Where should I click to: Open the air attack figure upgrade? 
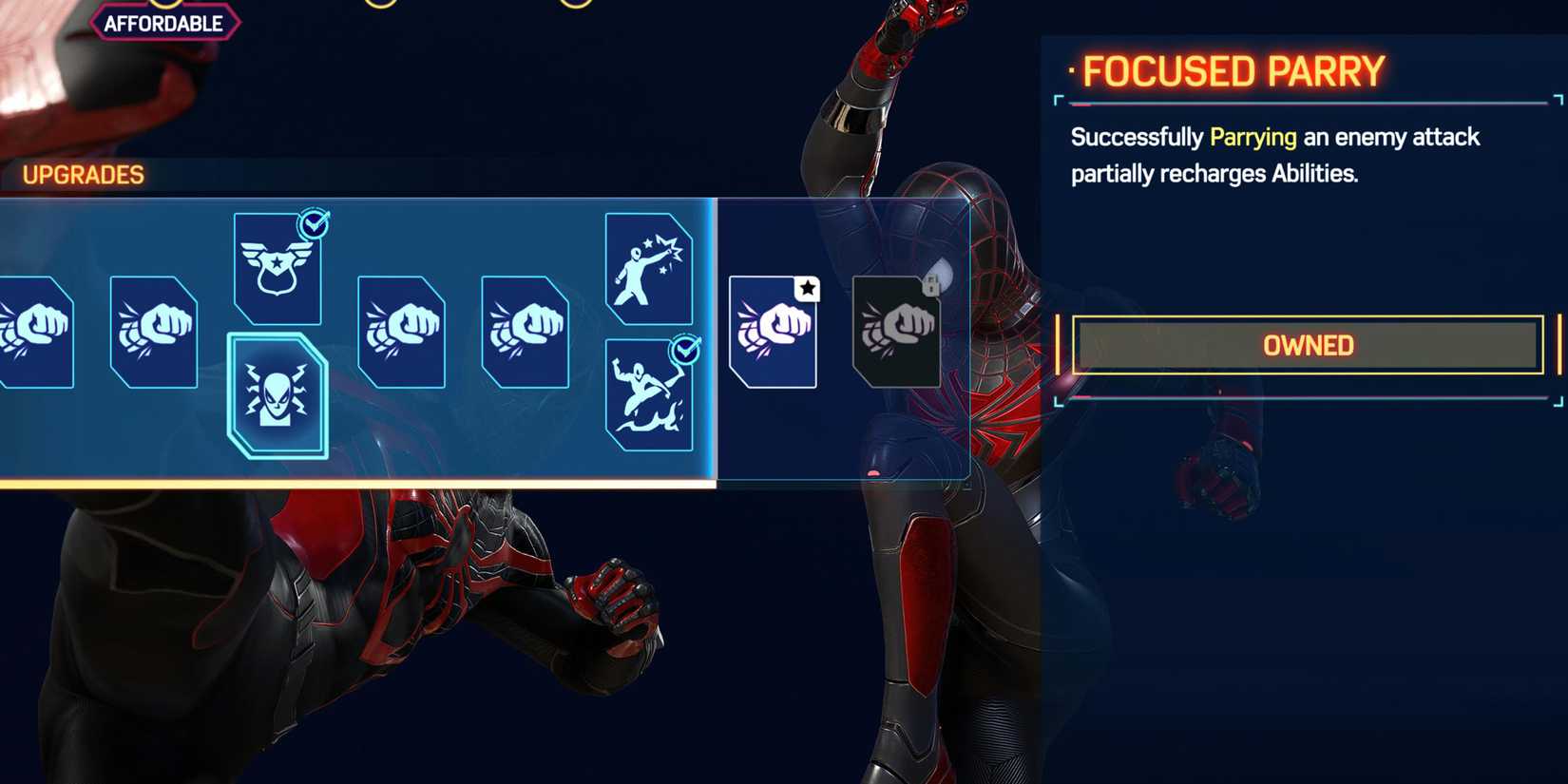click(x=648, y=269)
